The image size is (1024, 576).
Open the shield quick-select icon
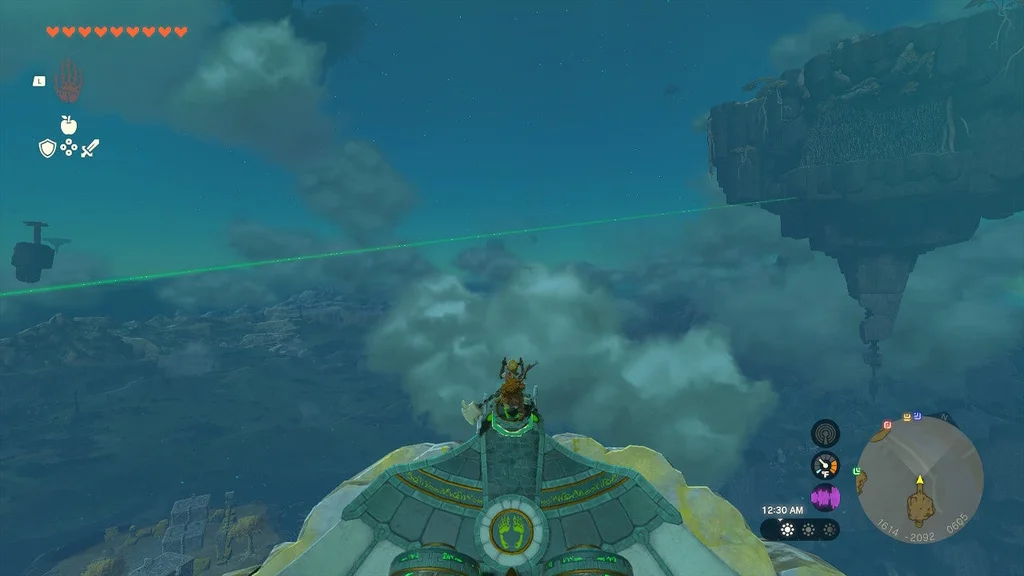[46, 148]
